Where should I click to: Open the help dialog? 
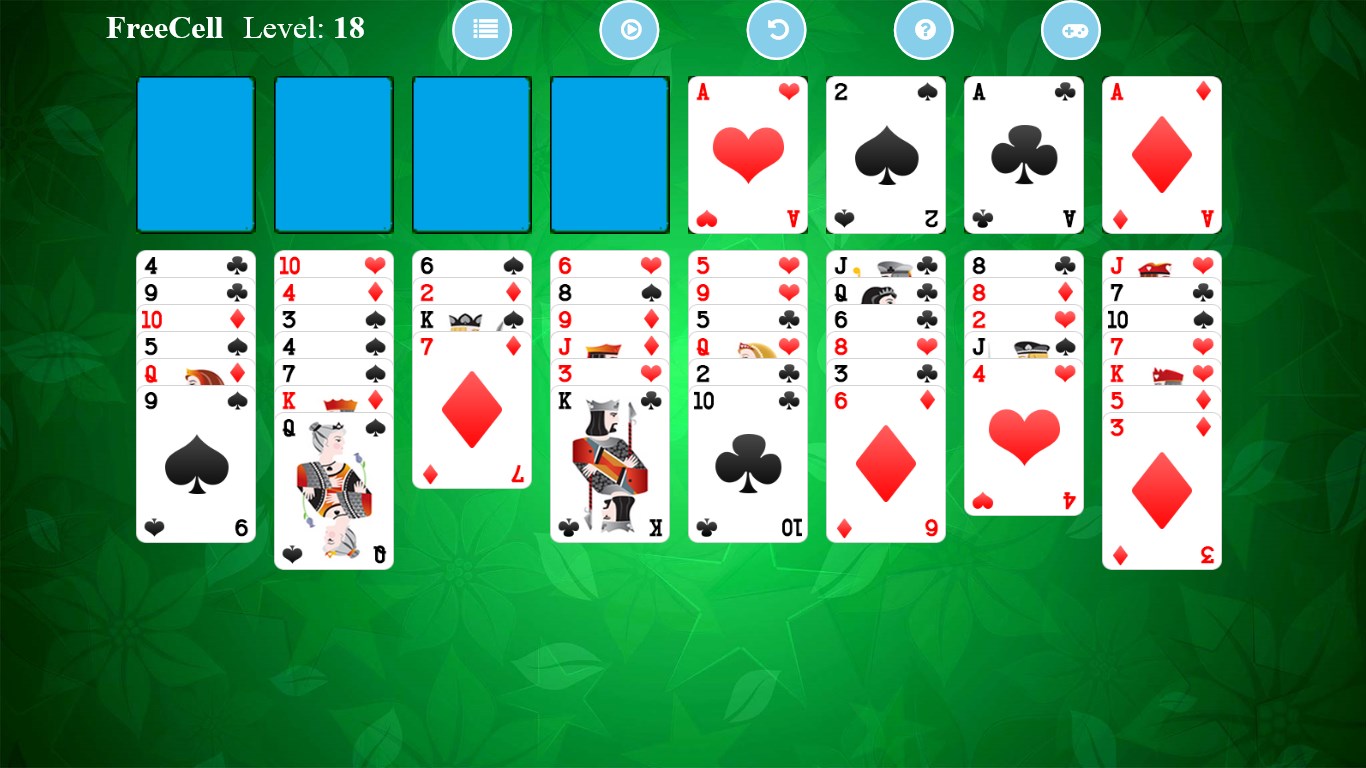[923, 30]
